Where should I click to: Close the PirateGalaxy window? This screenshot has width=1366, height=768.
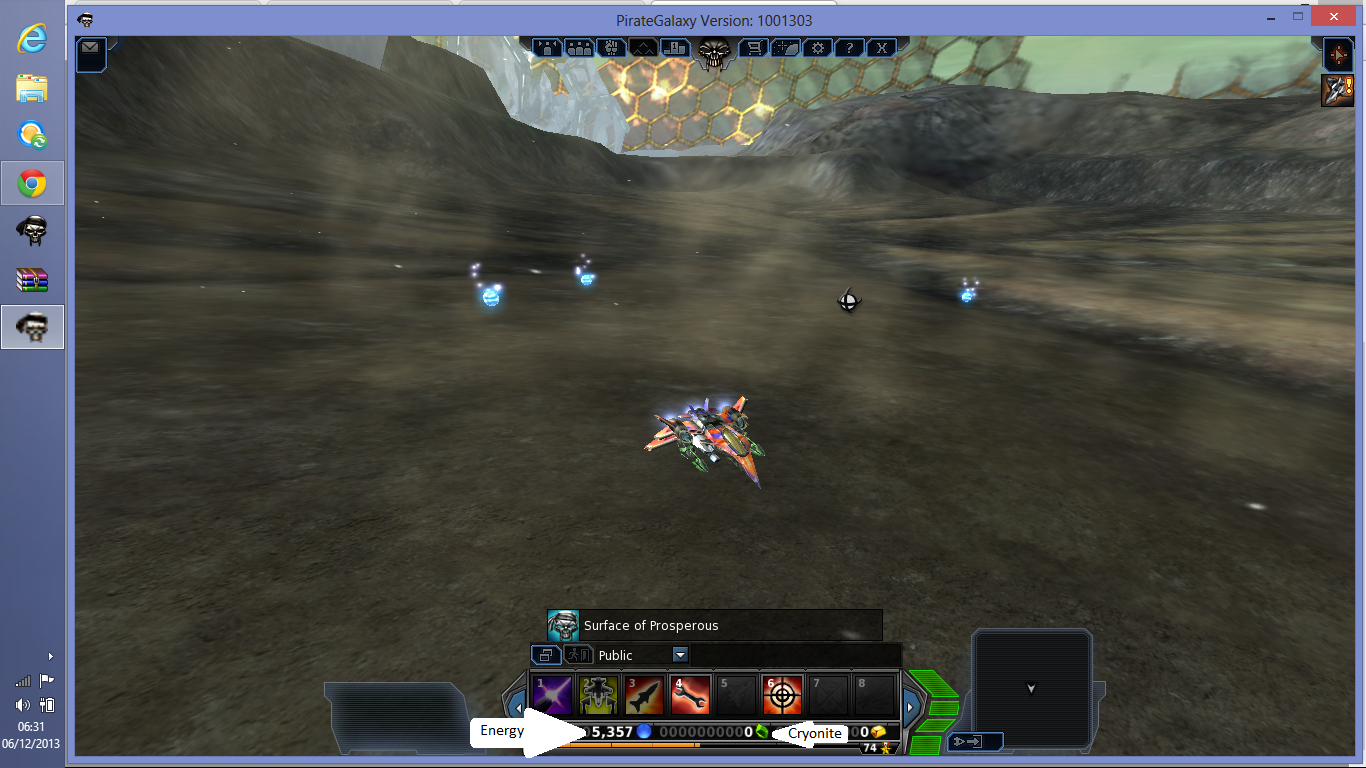point(1334,17)
